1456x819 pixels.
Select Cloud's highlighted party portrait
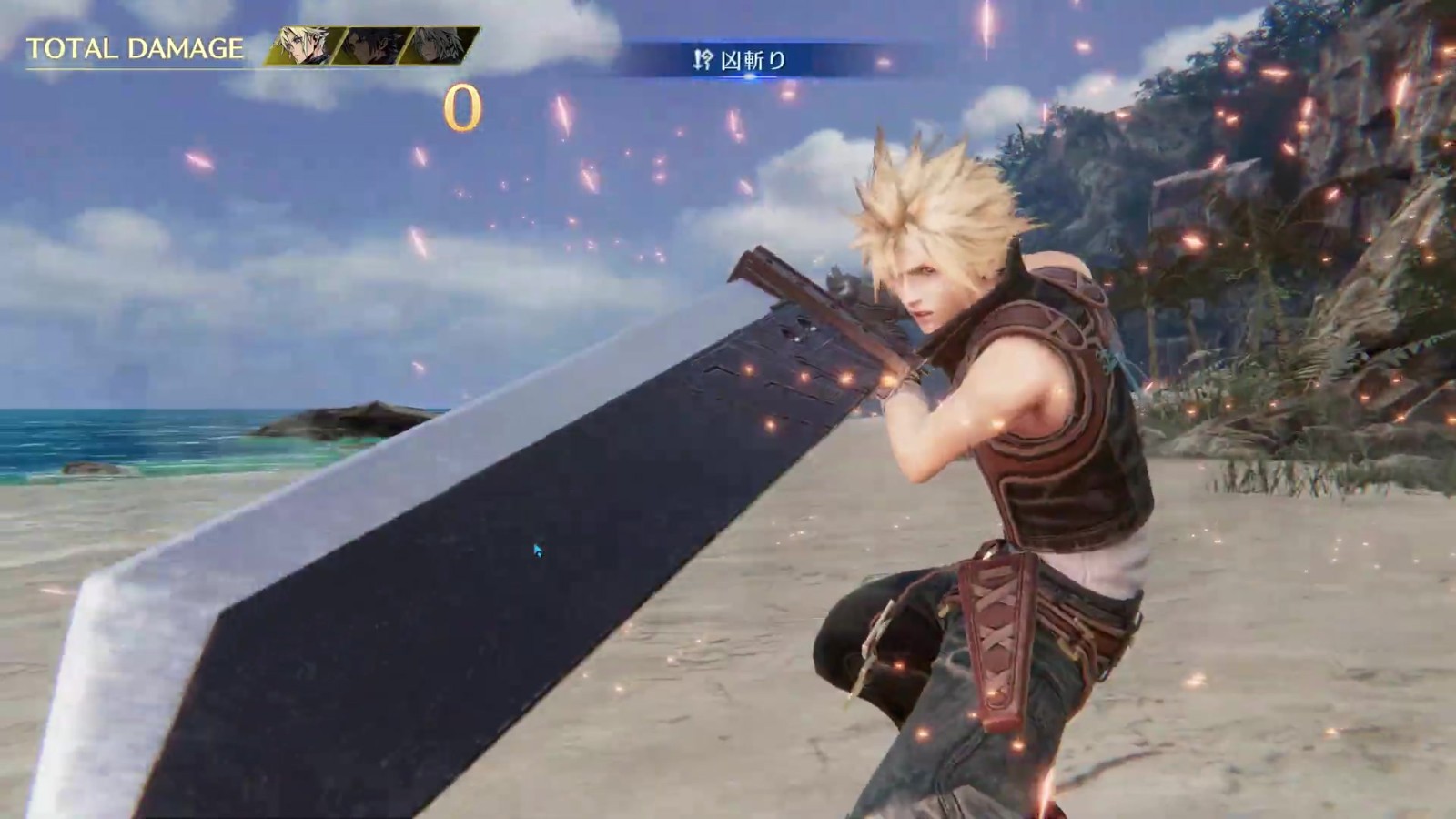pos(305,46)
